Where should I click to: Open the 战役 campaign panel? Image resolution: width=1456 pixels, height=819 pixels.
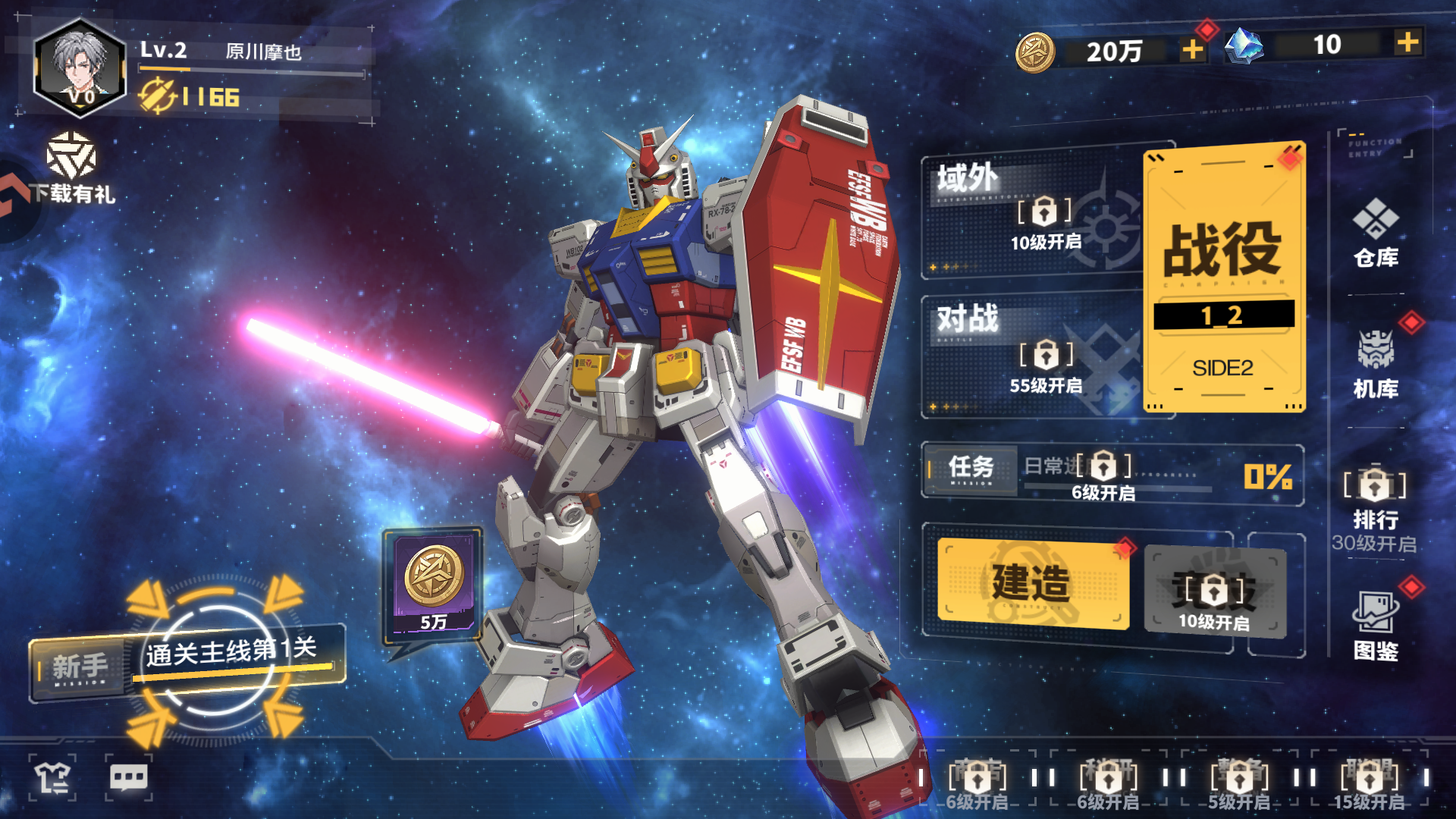tap(1223, 277)
